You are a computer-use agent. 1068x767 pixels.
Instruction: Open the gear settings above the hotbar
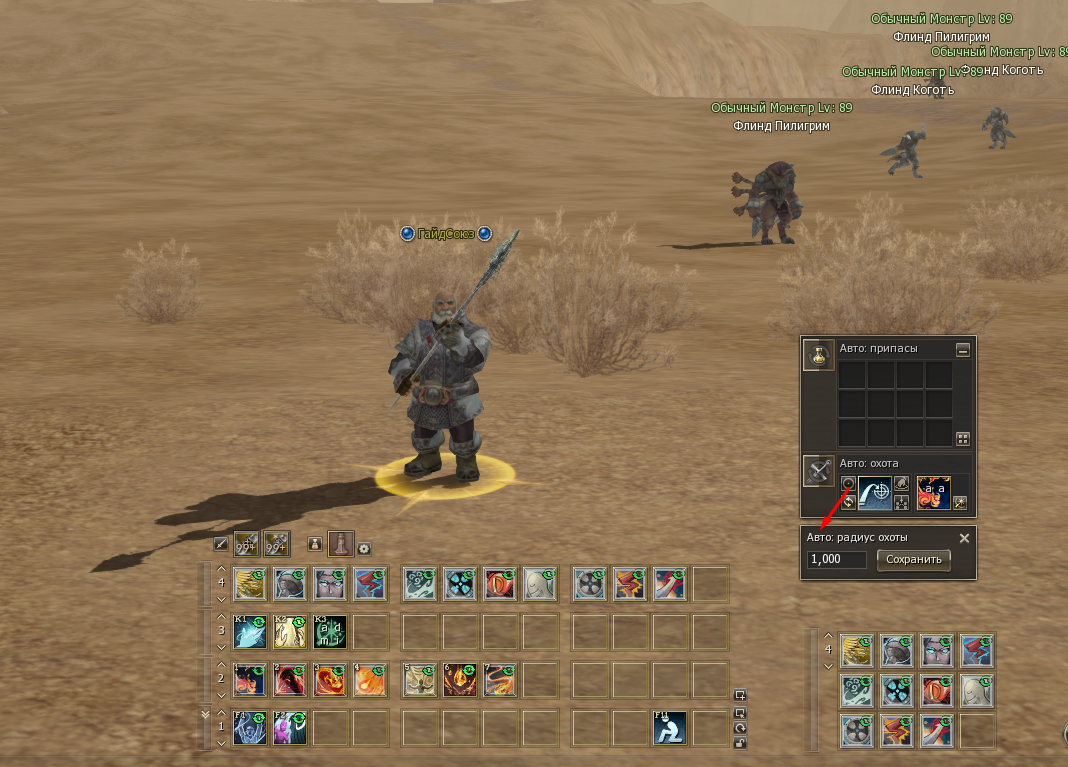click(364, 547)
